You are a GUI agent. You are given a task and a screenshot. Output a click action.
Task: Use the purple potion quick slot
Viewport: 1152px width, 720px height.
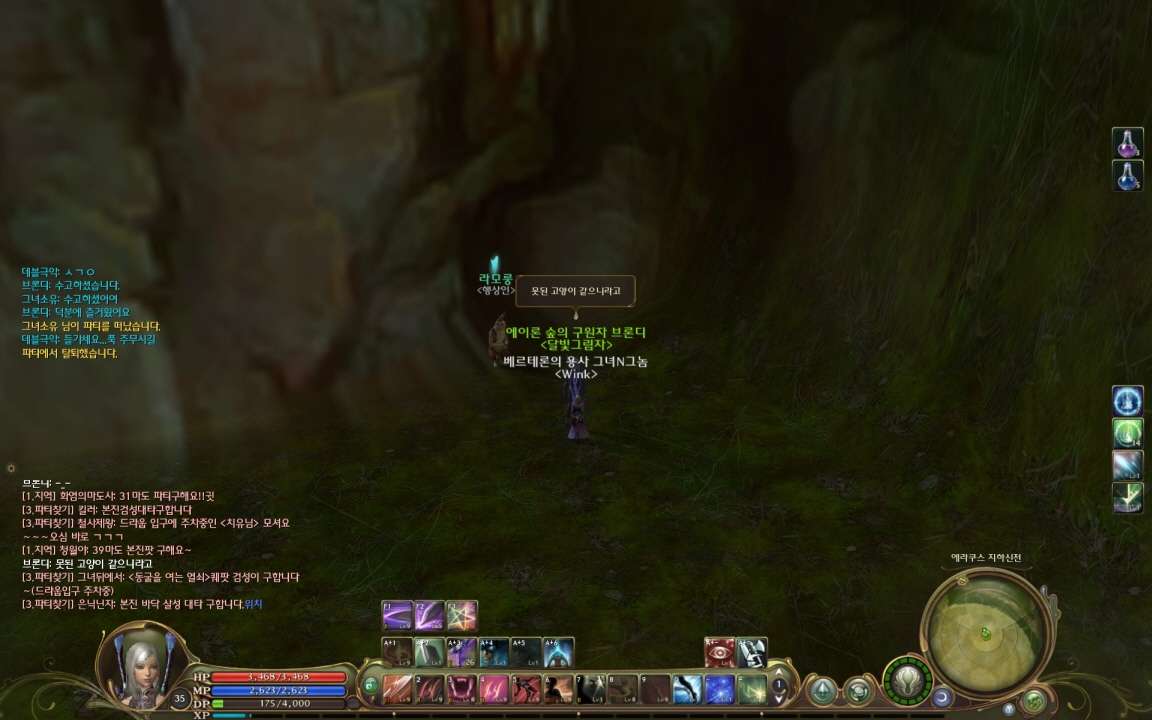click(x=1128, y=143)
